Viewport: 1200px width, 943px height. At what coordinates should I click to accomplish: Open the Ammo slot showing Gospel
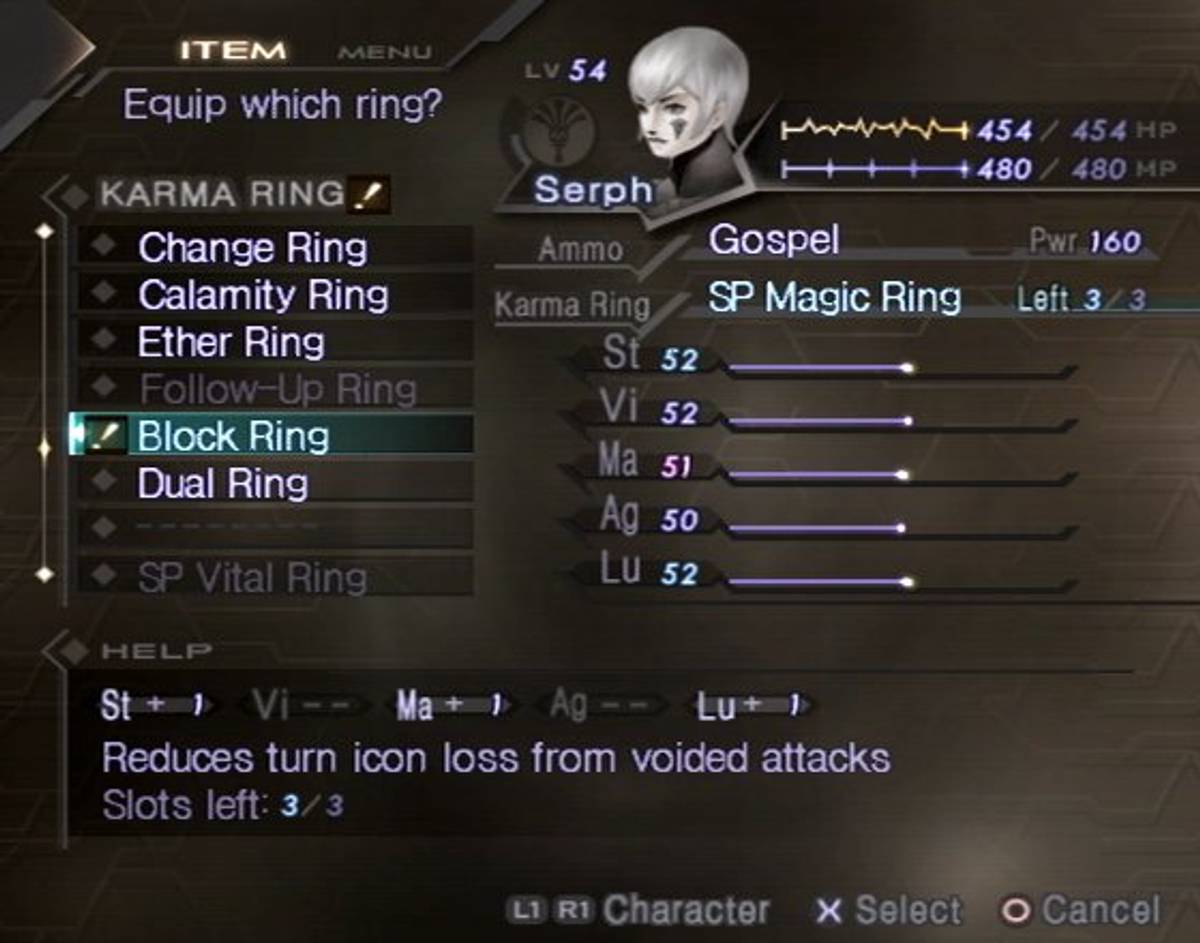774,240
